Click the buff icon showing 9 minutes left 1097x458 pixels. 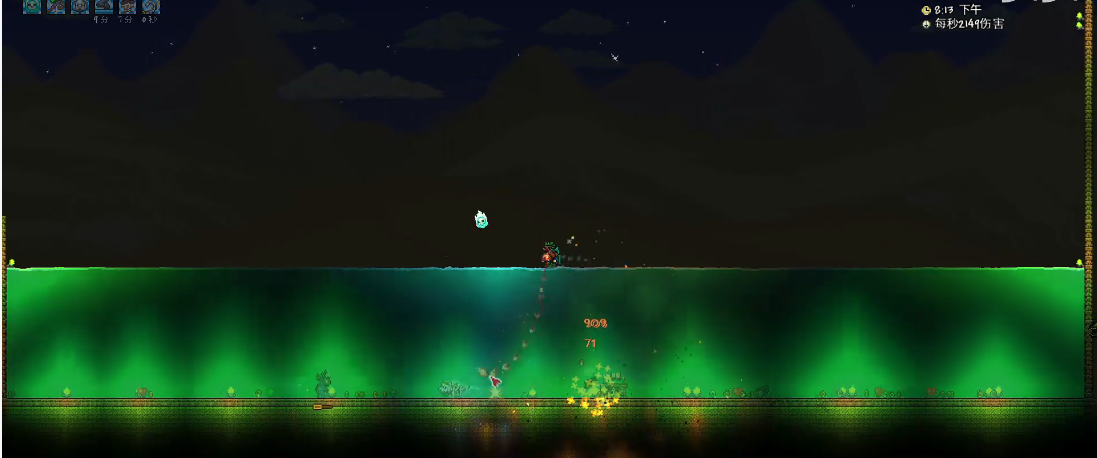point(103,6)
